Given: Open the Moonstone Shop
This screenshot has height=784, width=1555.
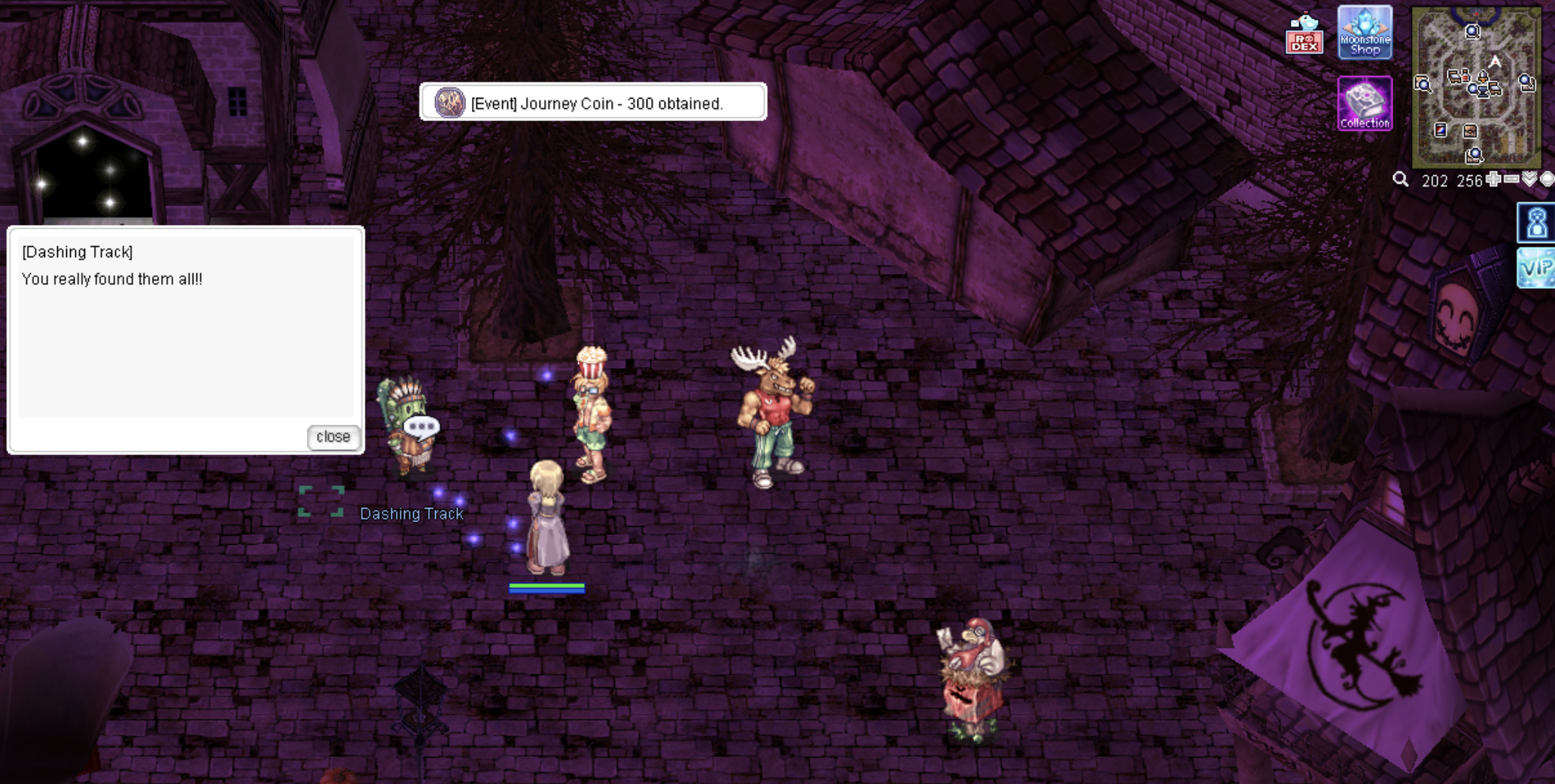Looking at the screenshot, I should [1365, 33].
